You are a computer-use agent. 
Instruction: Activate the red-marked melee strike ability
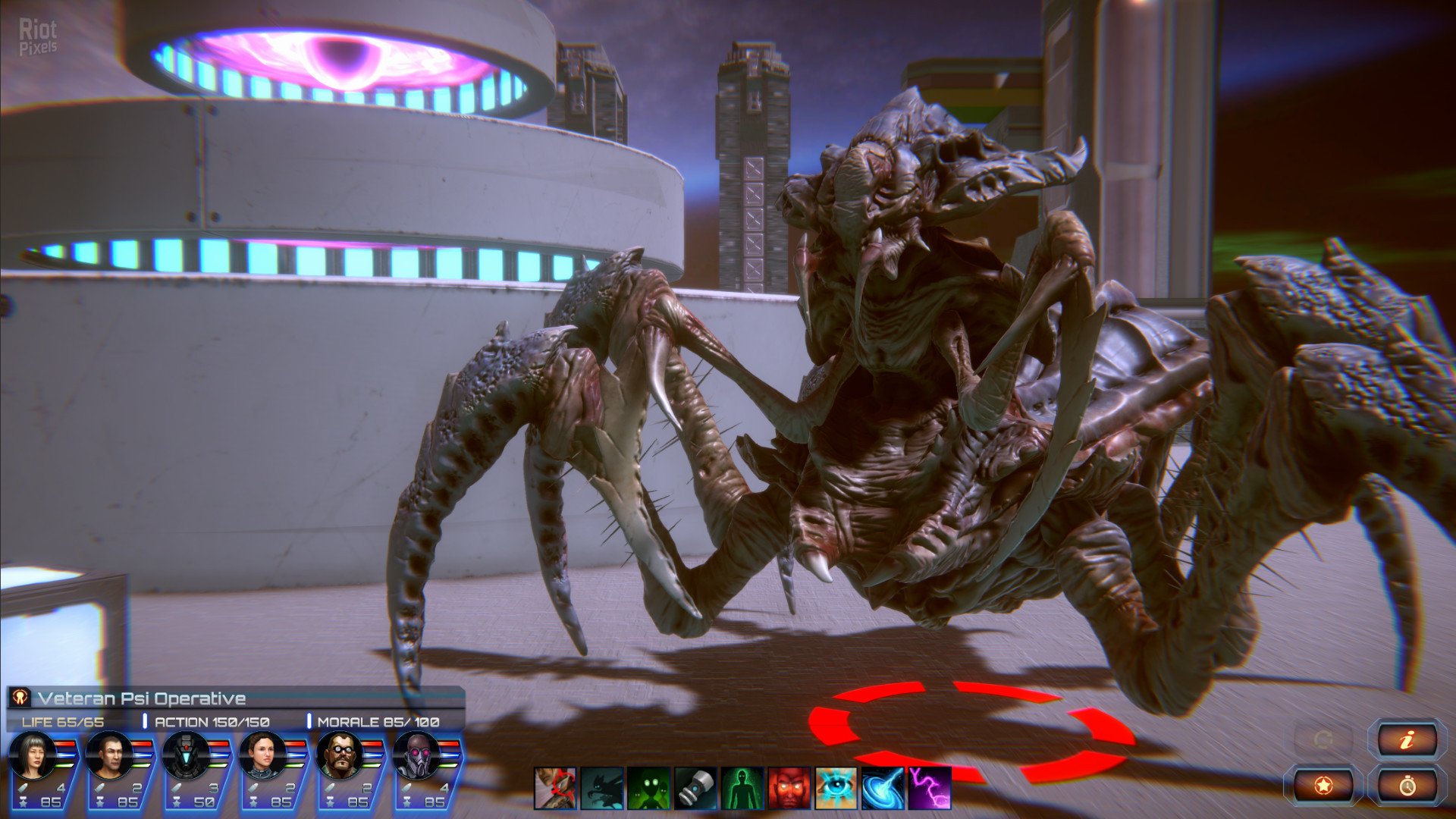point(555,788)
